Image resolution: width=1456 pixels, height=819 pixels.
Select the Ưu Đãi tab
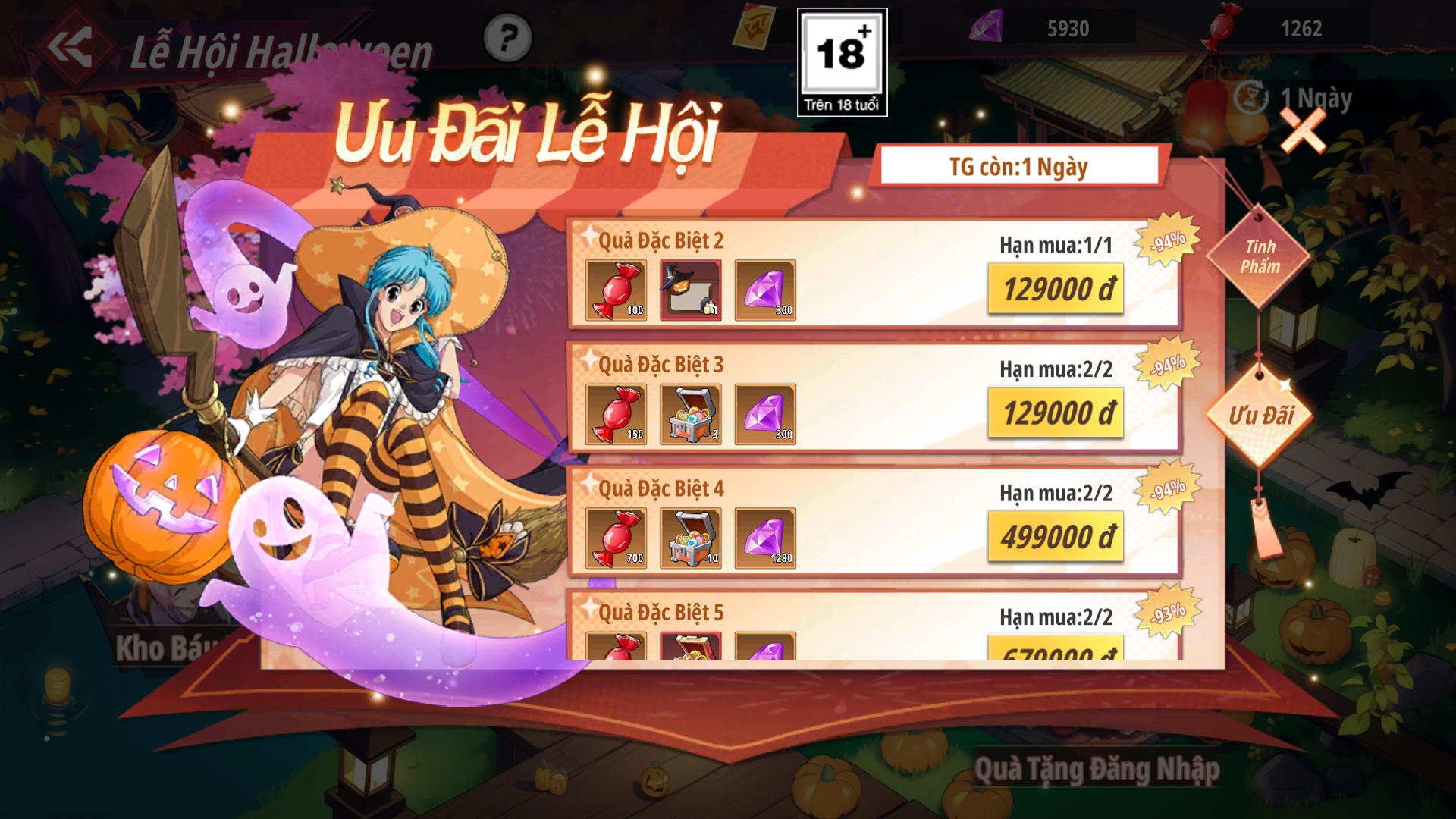point(1260,416)
